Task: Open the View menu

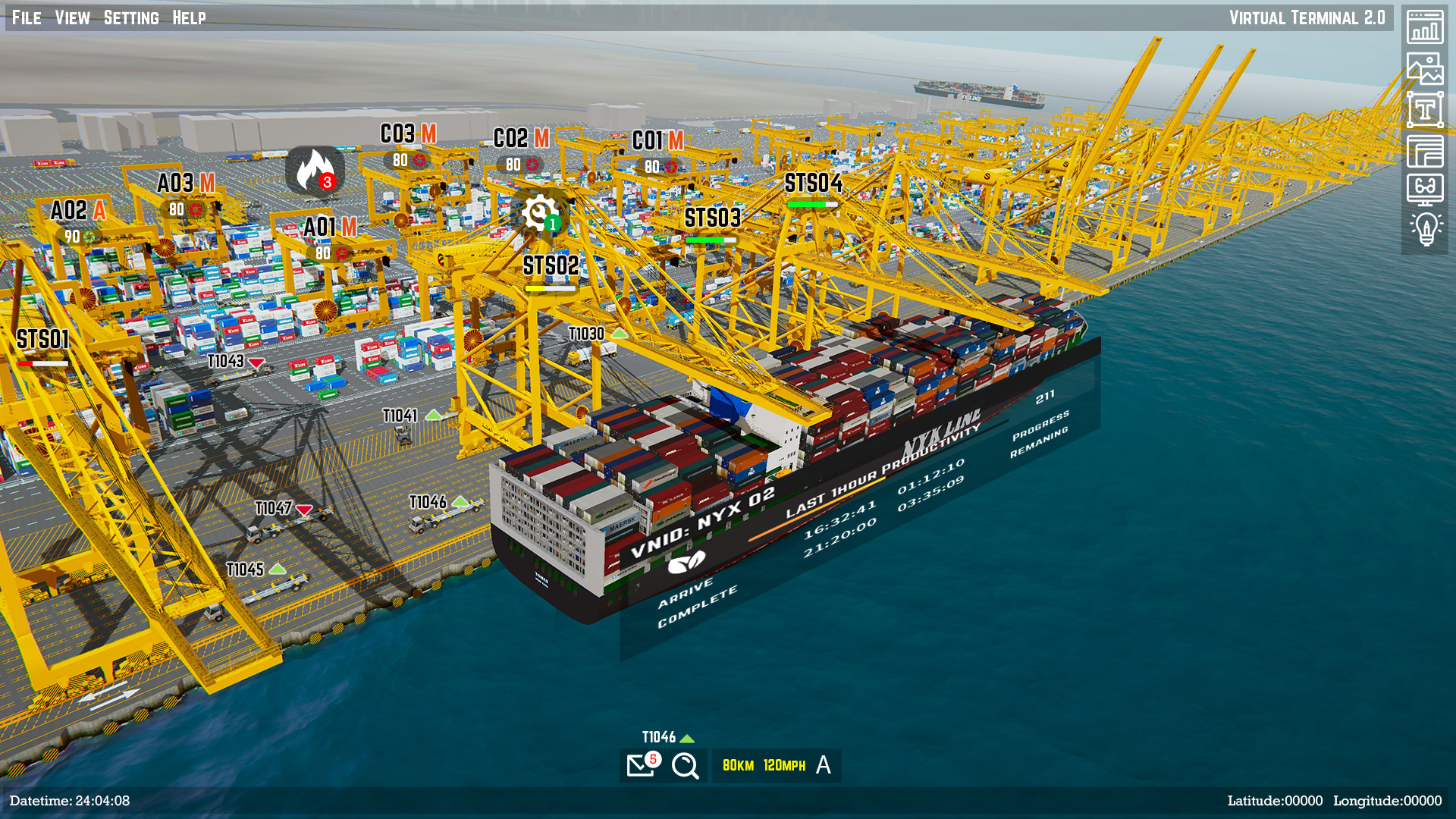Action: click(72, 17)
